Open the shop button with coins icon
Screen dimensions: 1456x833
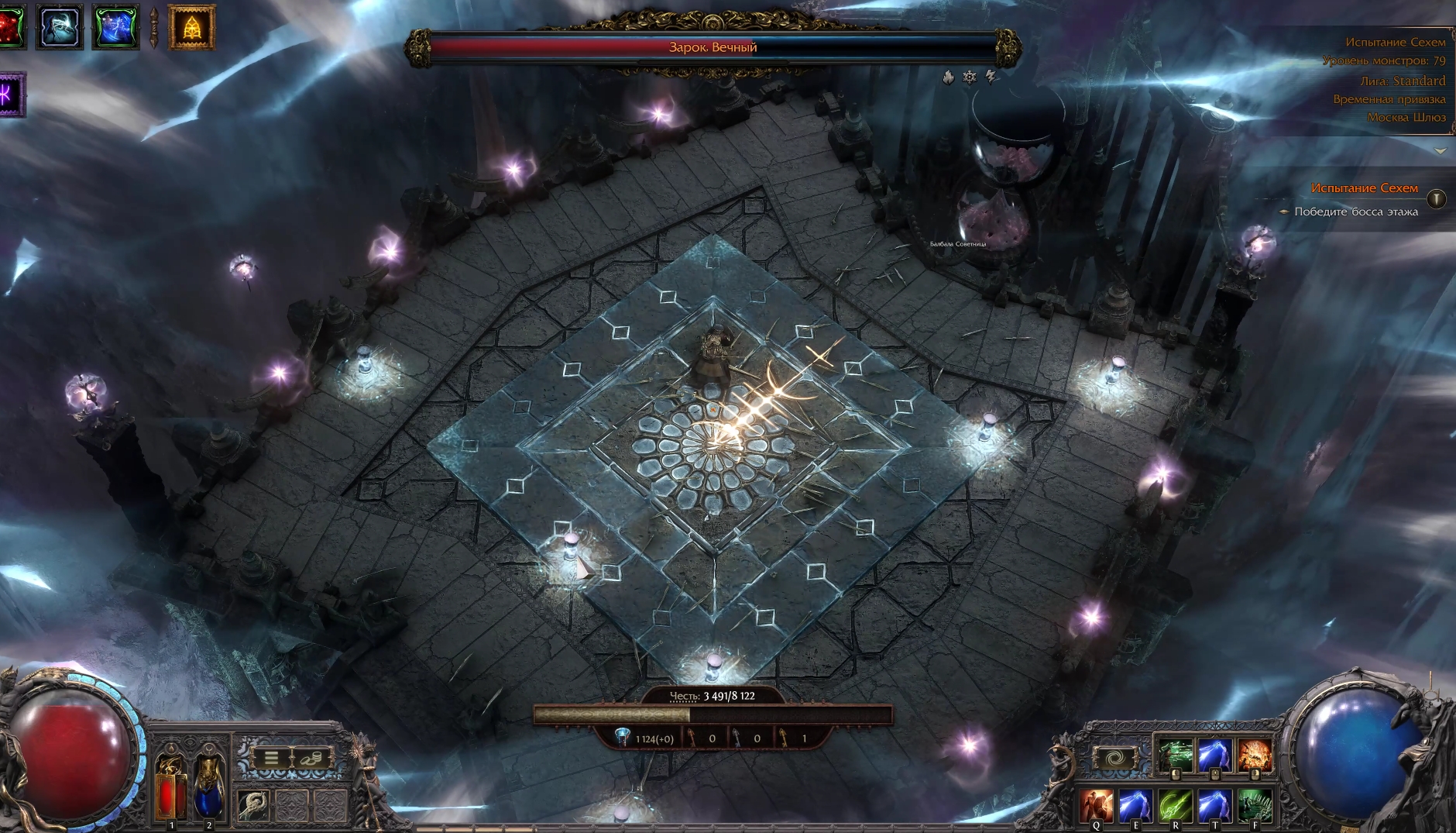tap(312, 758)
